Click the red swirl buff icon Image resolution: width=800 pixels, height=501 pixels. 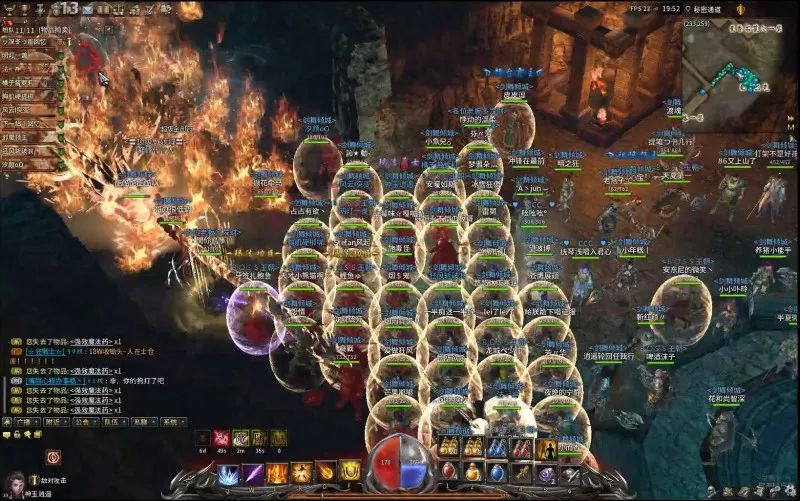pyautogui.click(x=53, y=456)
